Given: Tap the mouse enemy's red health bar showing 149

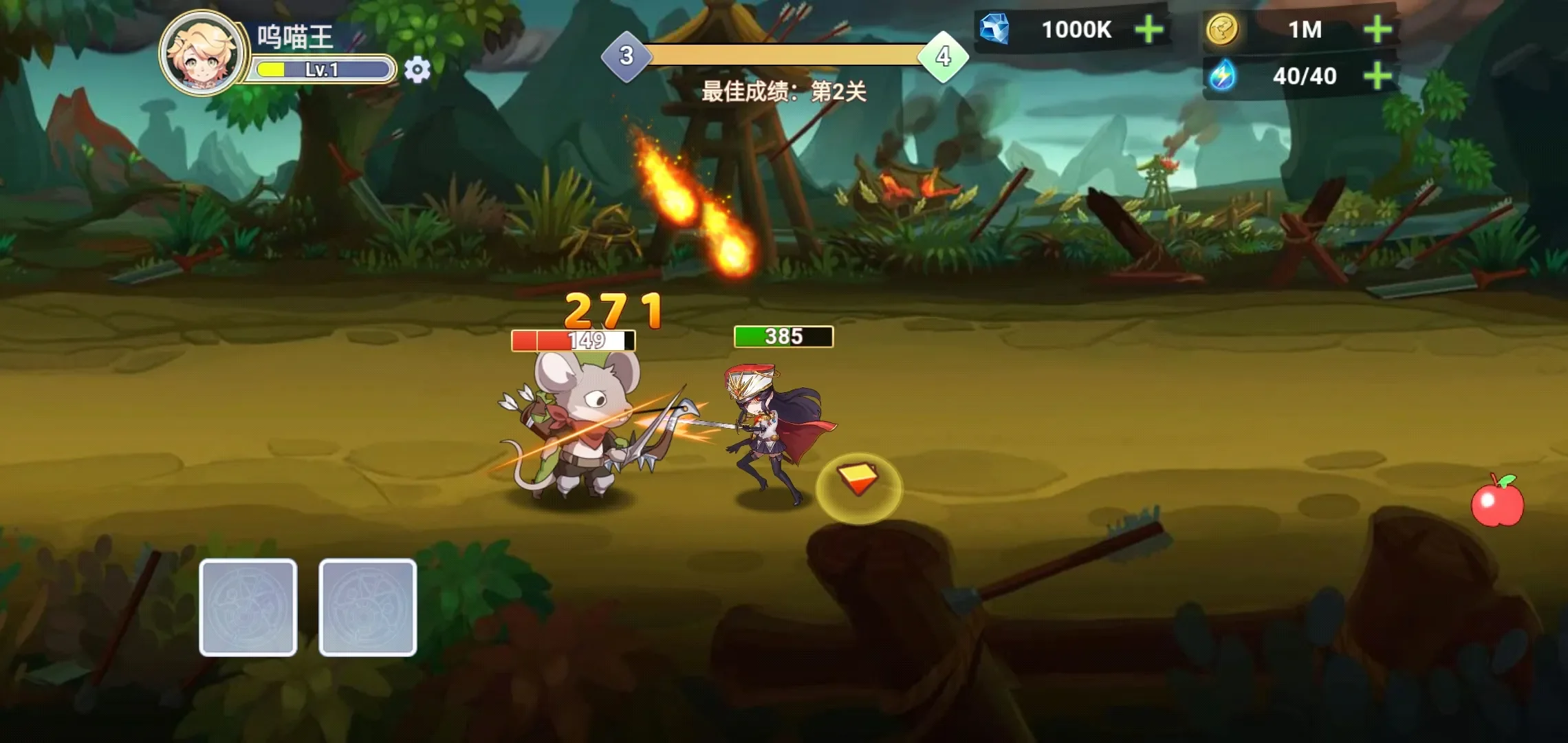Looking at the screenshot, I should click(573, 338).
